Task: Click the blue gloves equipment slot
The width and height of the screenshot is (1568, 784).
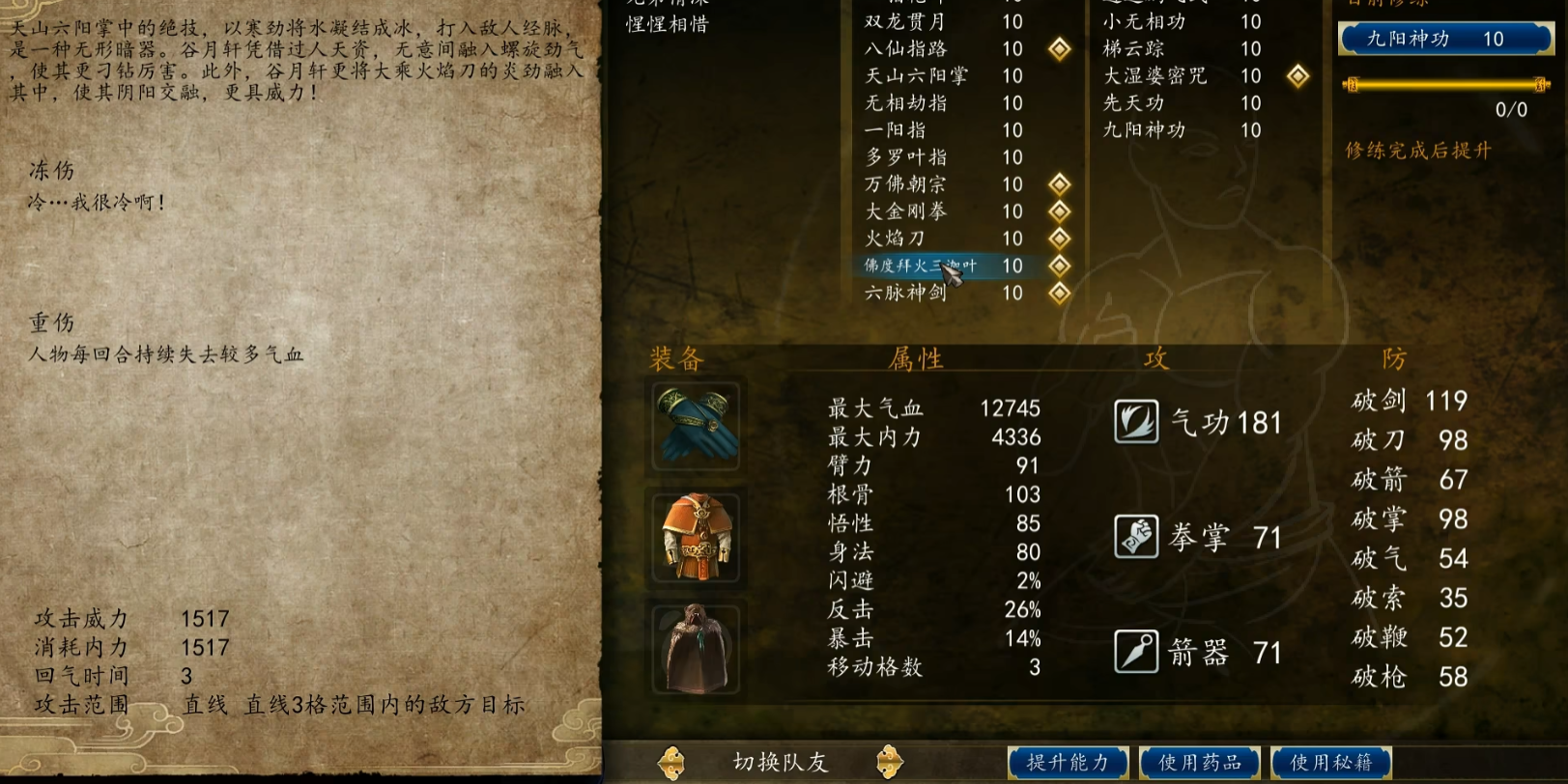Action: pos(694,425)
